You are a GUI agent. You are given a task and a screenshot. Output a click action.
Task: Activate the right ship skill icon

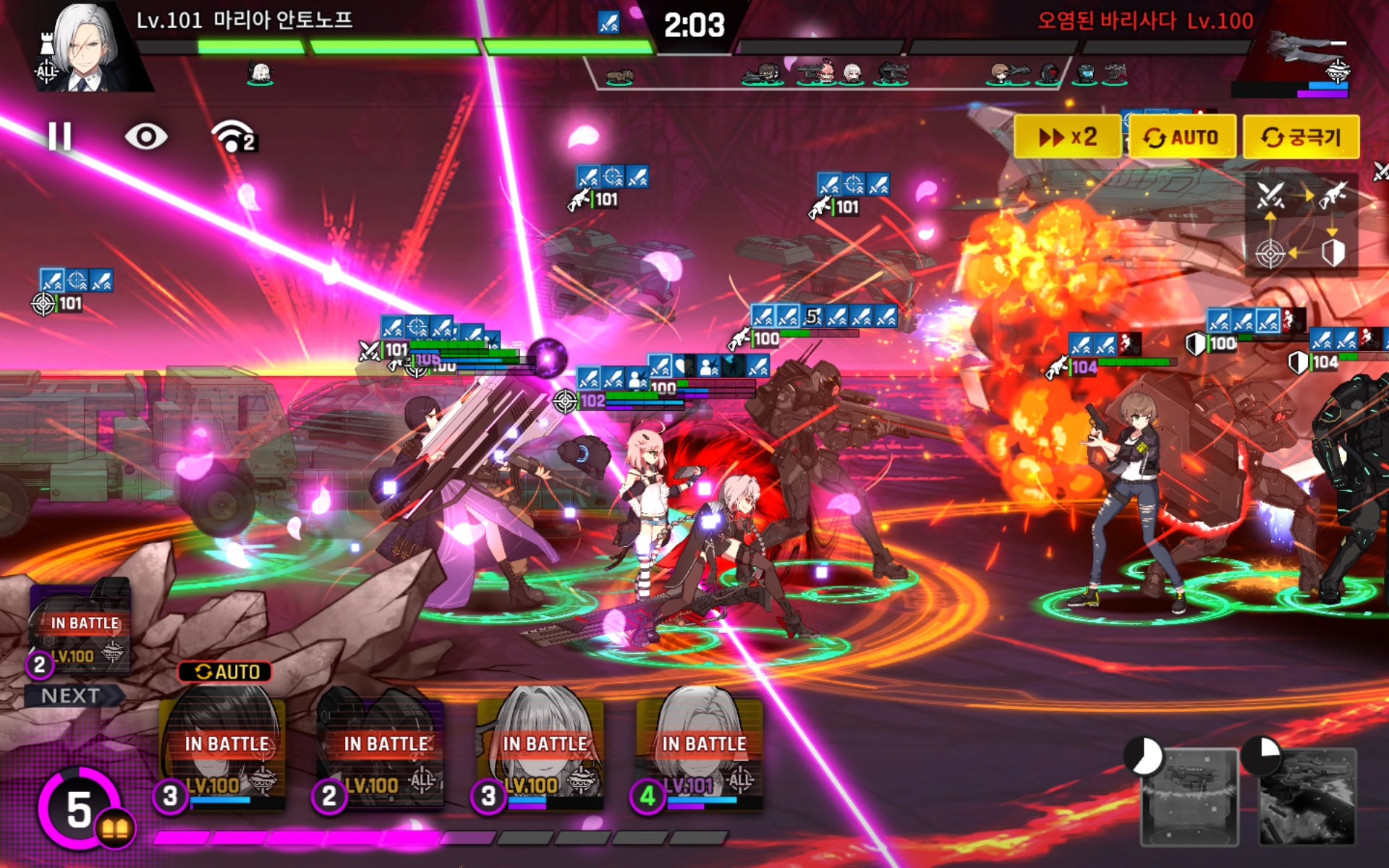click(1307, 797)
